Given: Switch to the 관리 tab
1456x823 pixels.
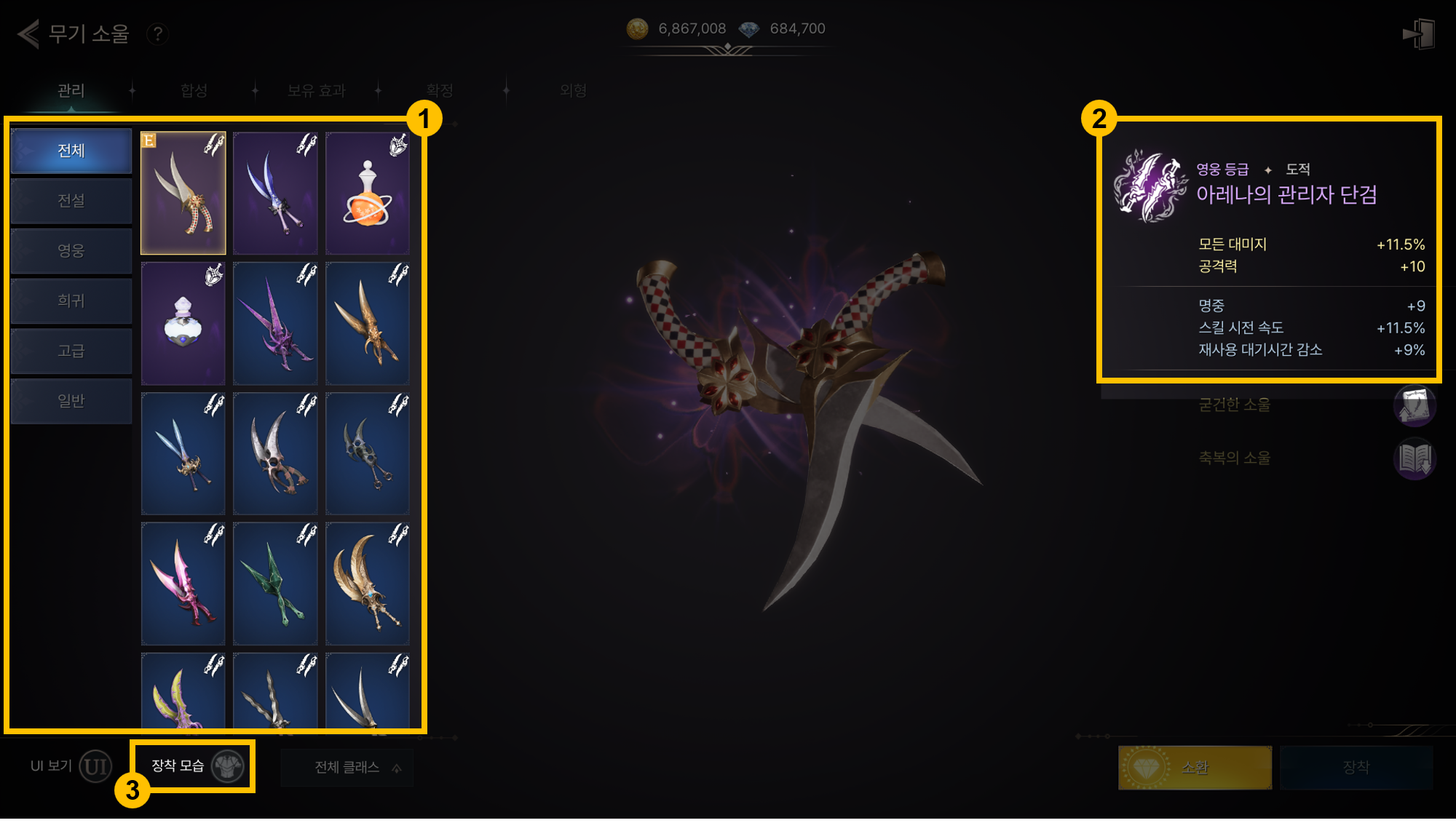Looking at the screenshot, I should click(x=71, y=90).
